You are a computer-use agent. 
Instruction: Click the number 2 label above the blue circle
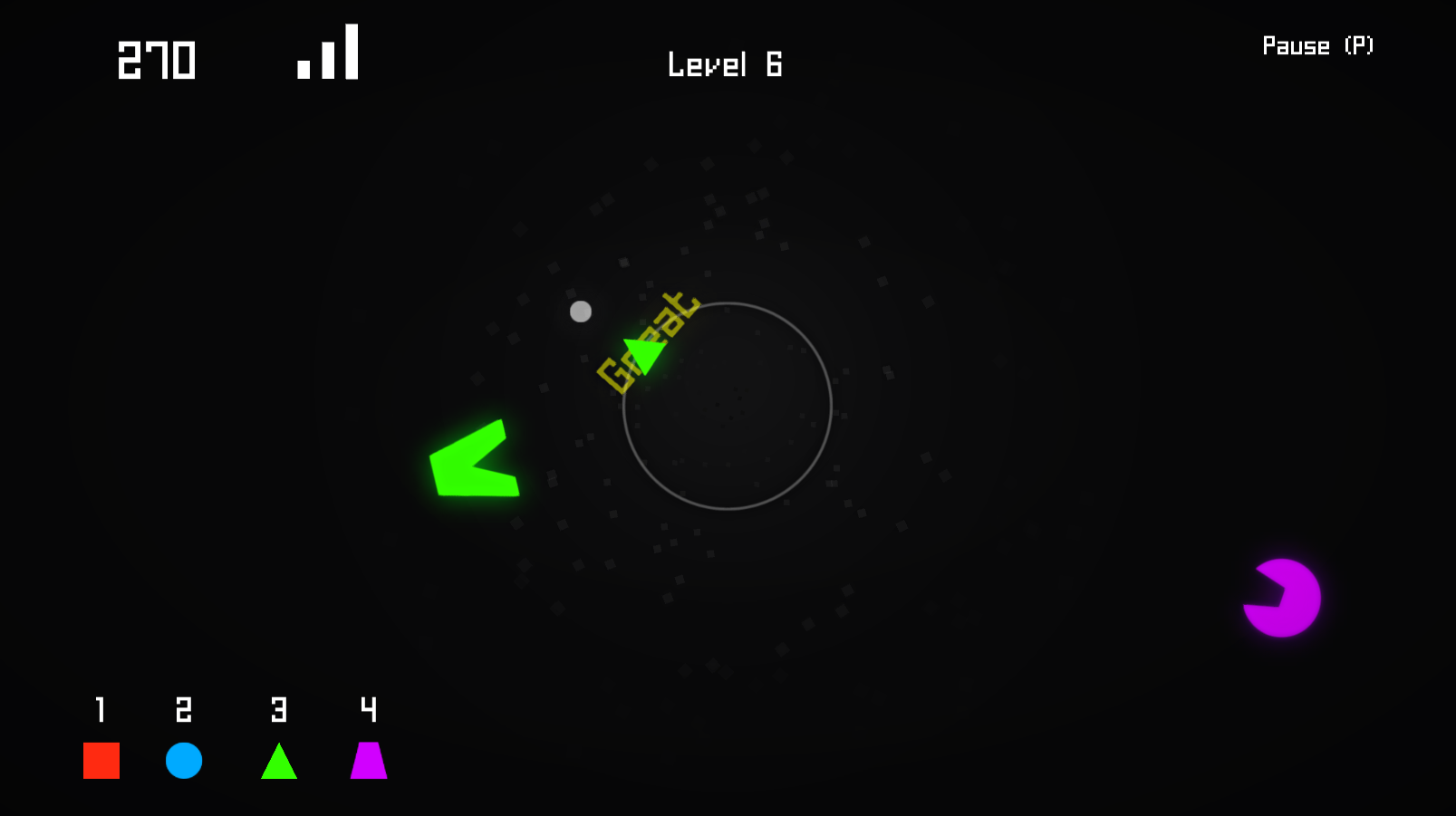[x=184, y=710]
